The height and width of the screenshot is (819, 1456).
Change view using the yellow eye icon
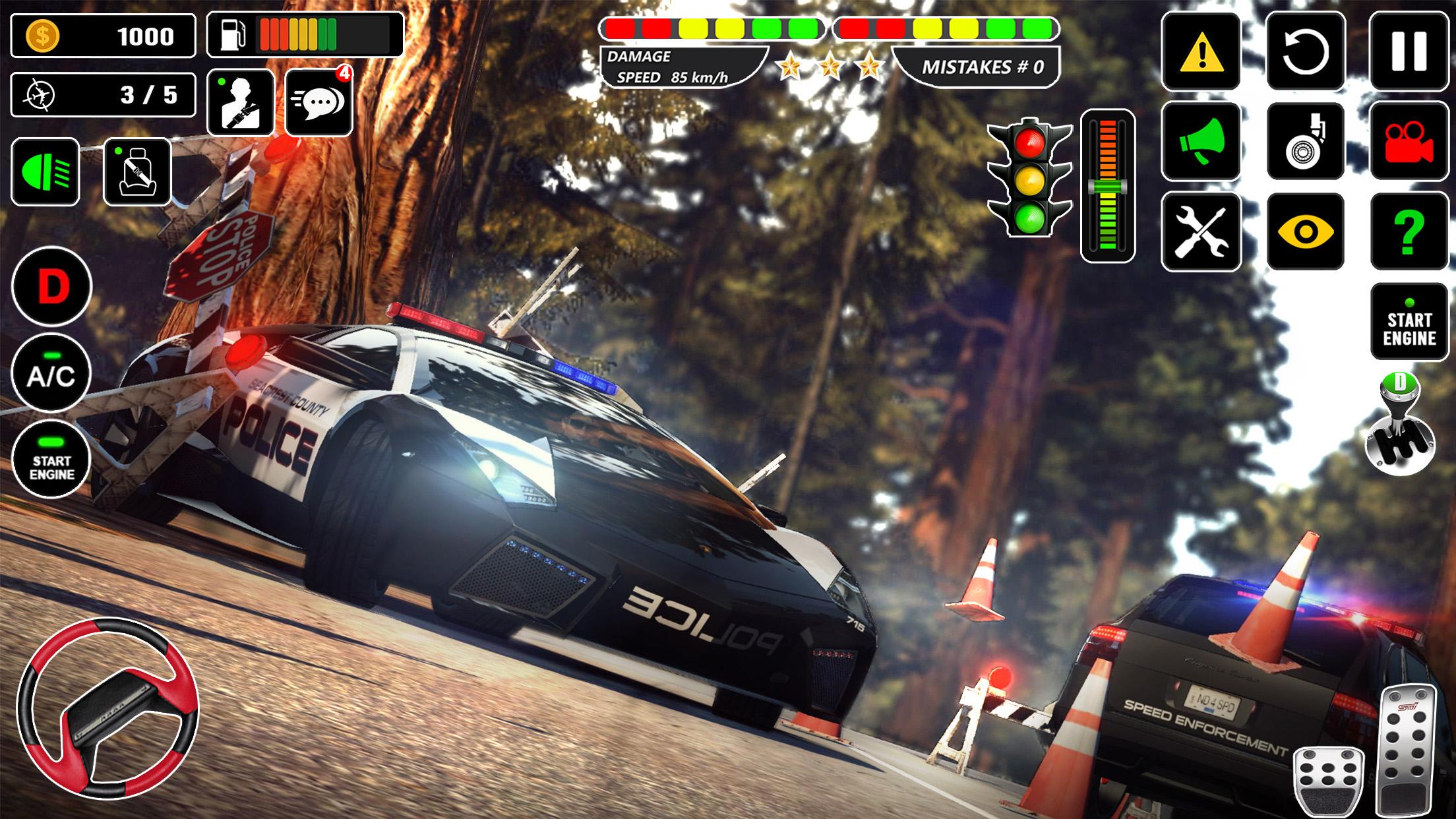pos(1306,231)
